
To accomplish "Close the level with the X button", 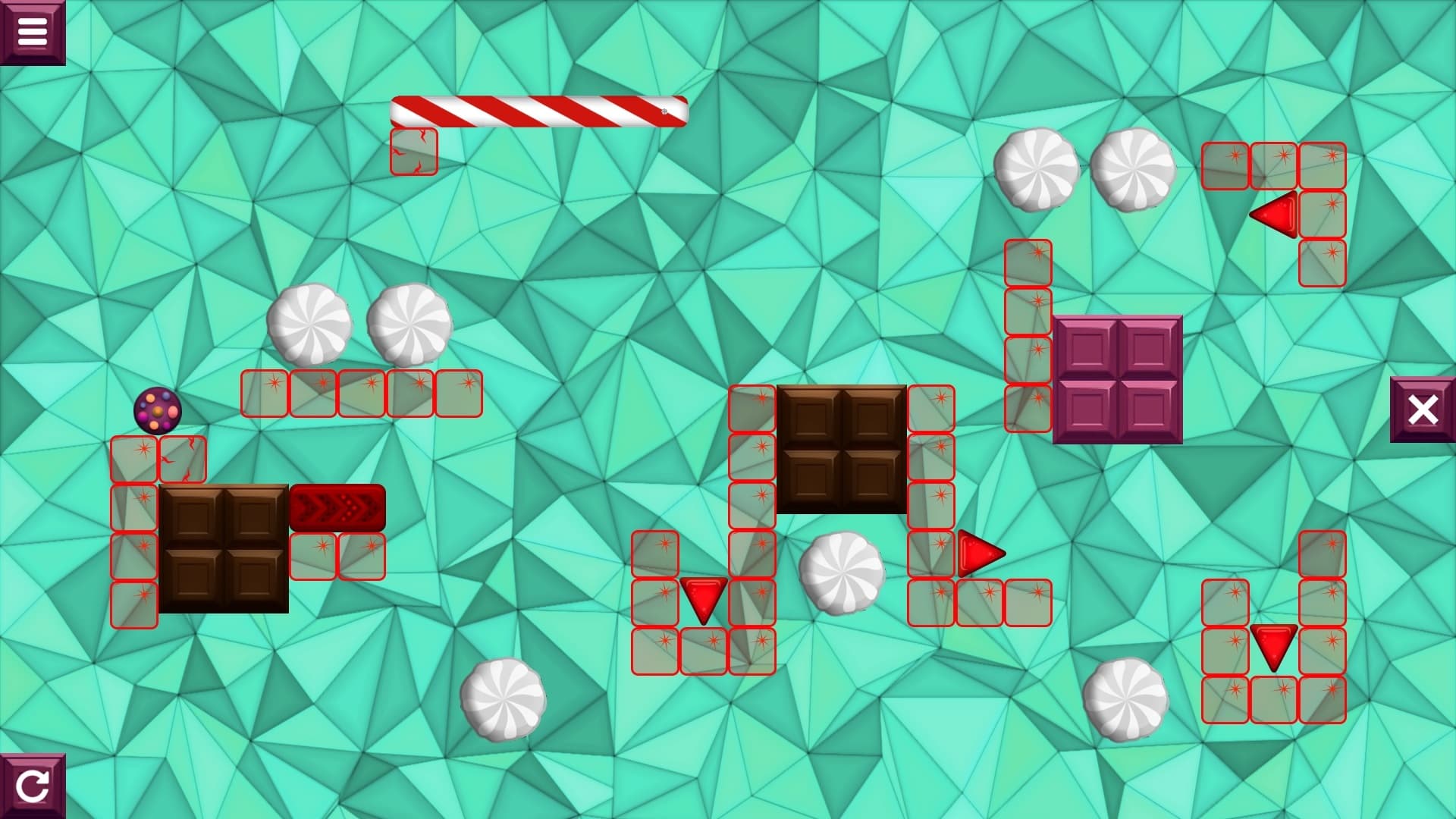I will point(1423,410).
